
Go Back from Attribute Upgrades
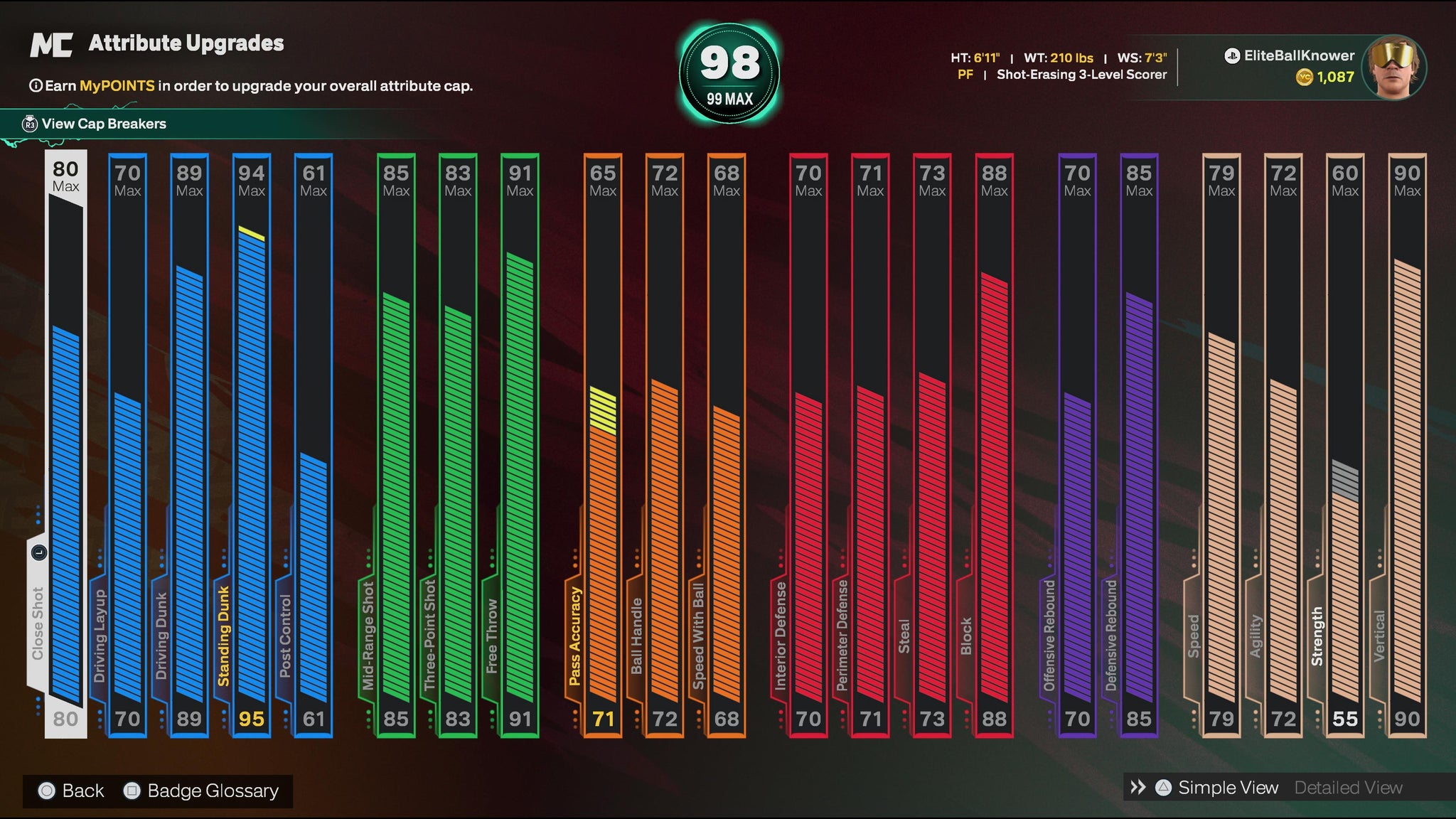coord(82,791)
